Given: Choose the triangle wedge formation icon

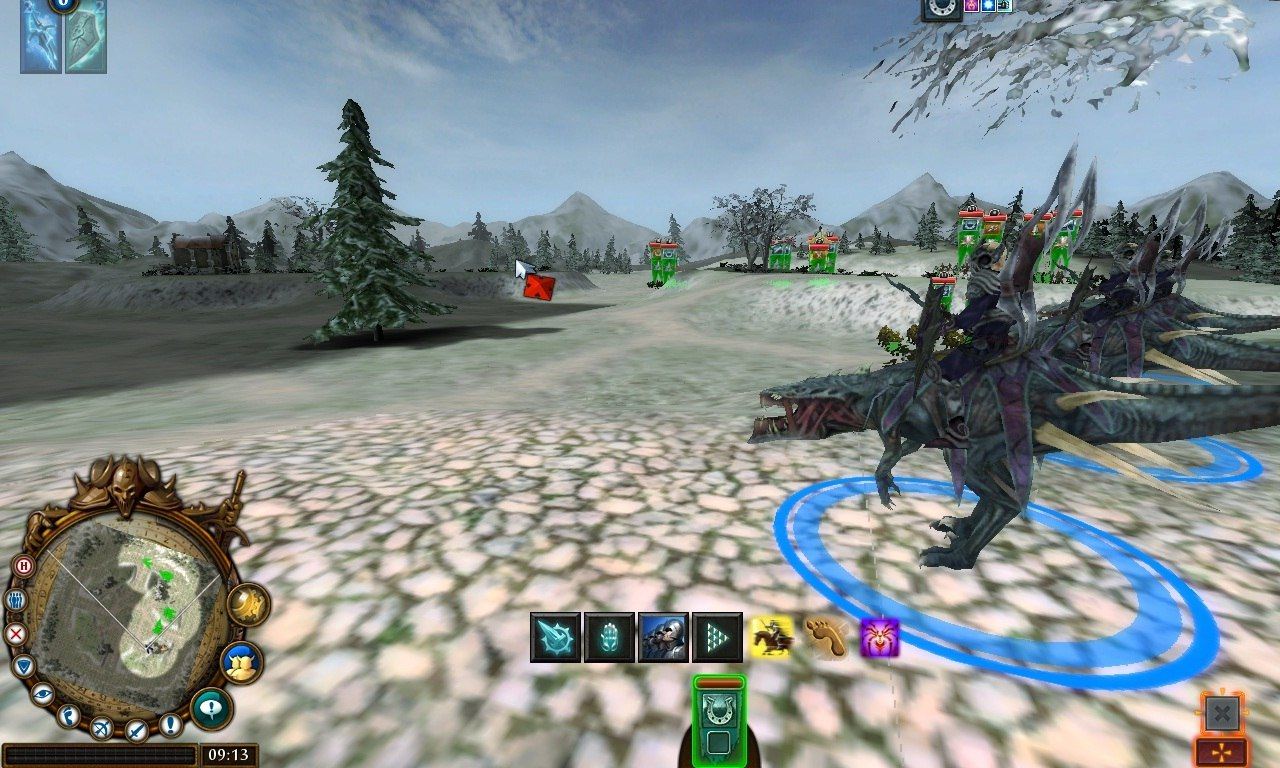Looking at the screenshot, I should 717,637.
